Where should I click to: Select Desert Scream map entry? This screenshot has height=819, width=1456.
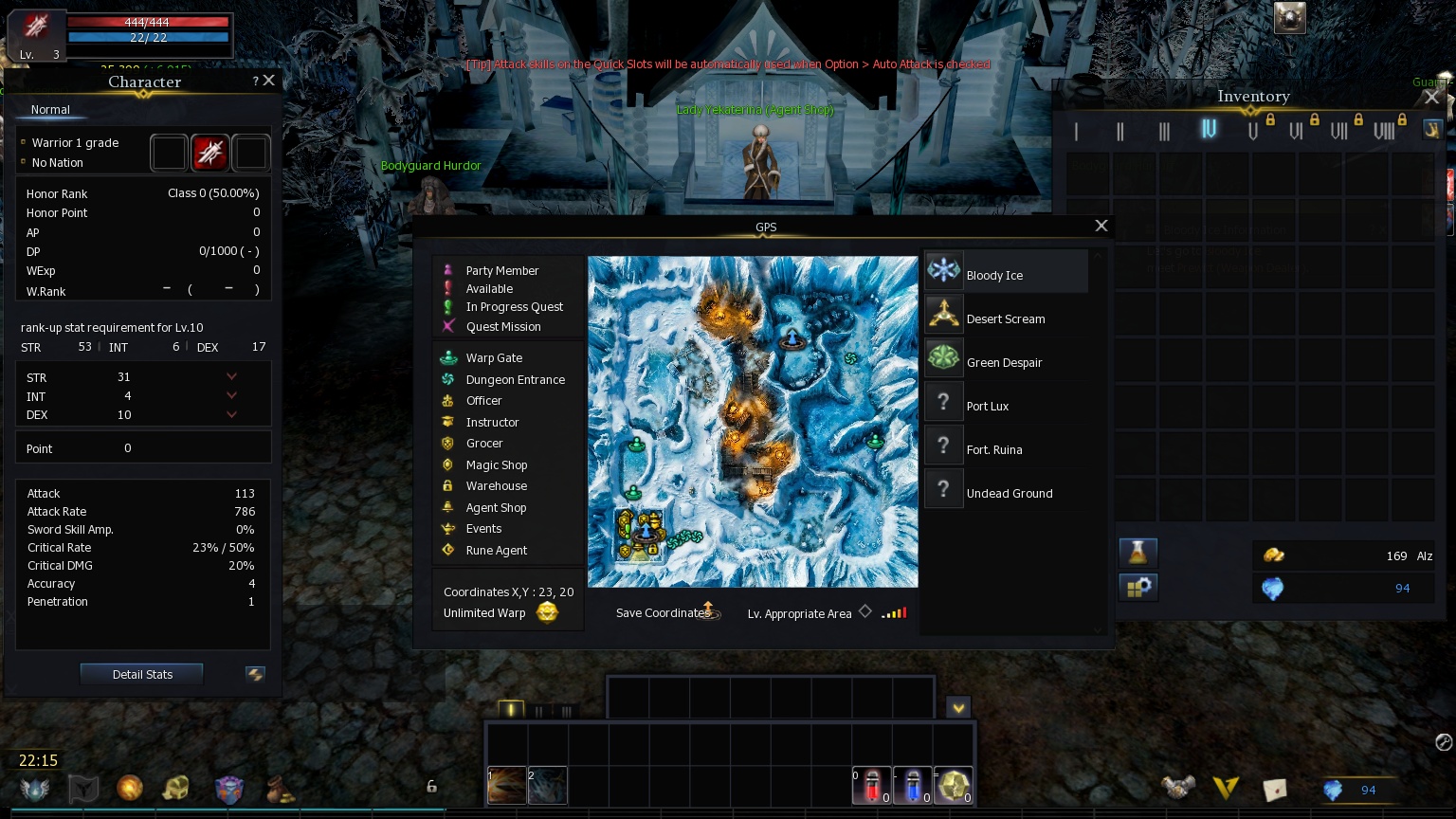1006,318
